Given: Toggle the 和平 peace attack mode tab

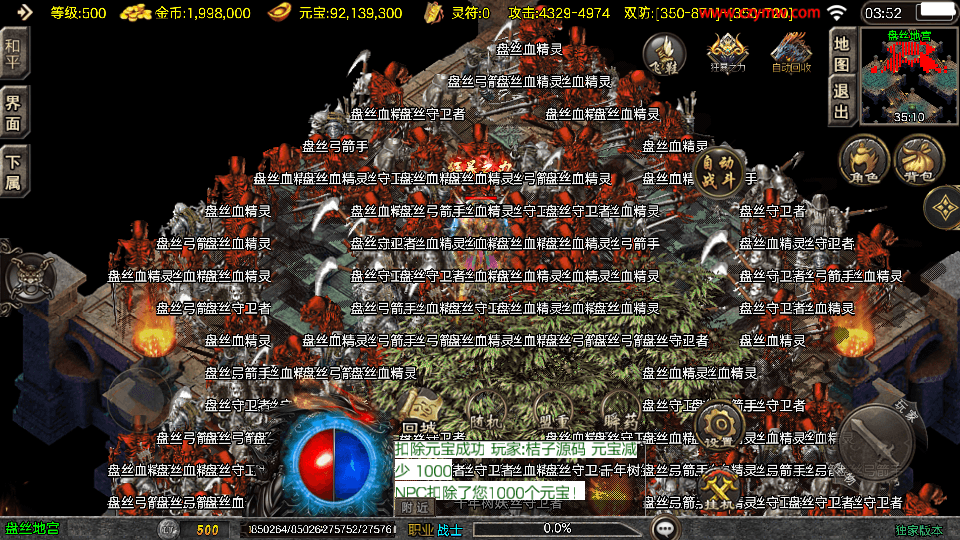Looking at the screenshot, I should (14, 50).
